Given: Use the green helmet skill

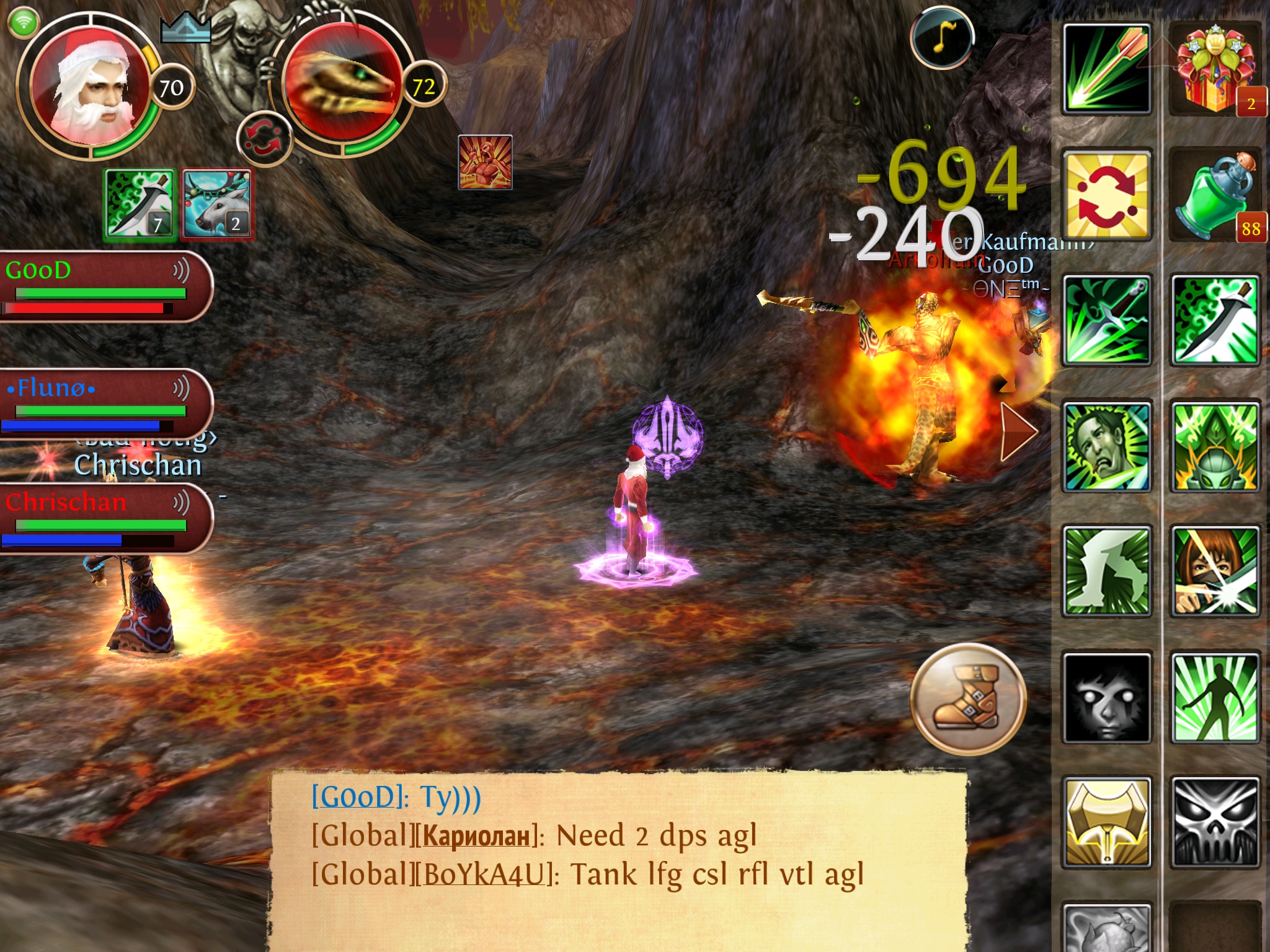Looking at the screenshot, I should [x=1215, y=446].
